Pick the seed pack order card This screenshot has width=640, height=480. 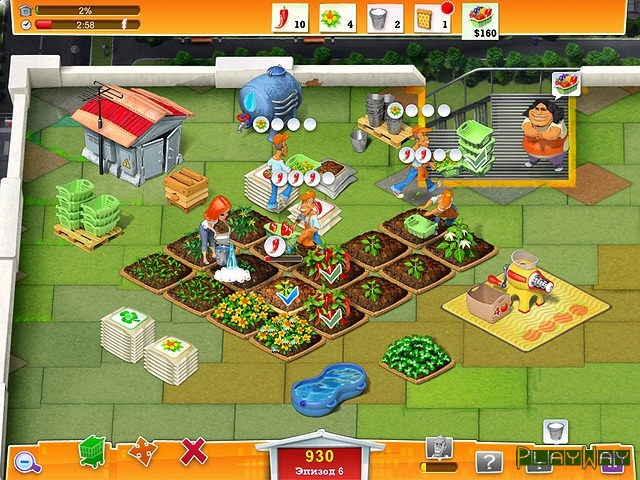click(x=428, y=18)
